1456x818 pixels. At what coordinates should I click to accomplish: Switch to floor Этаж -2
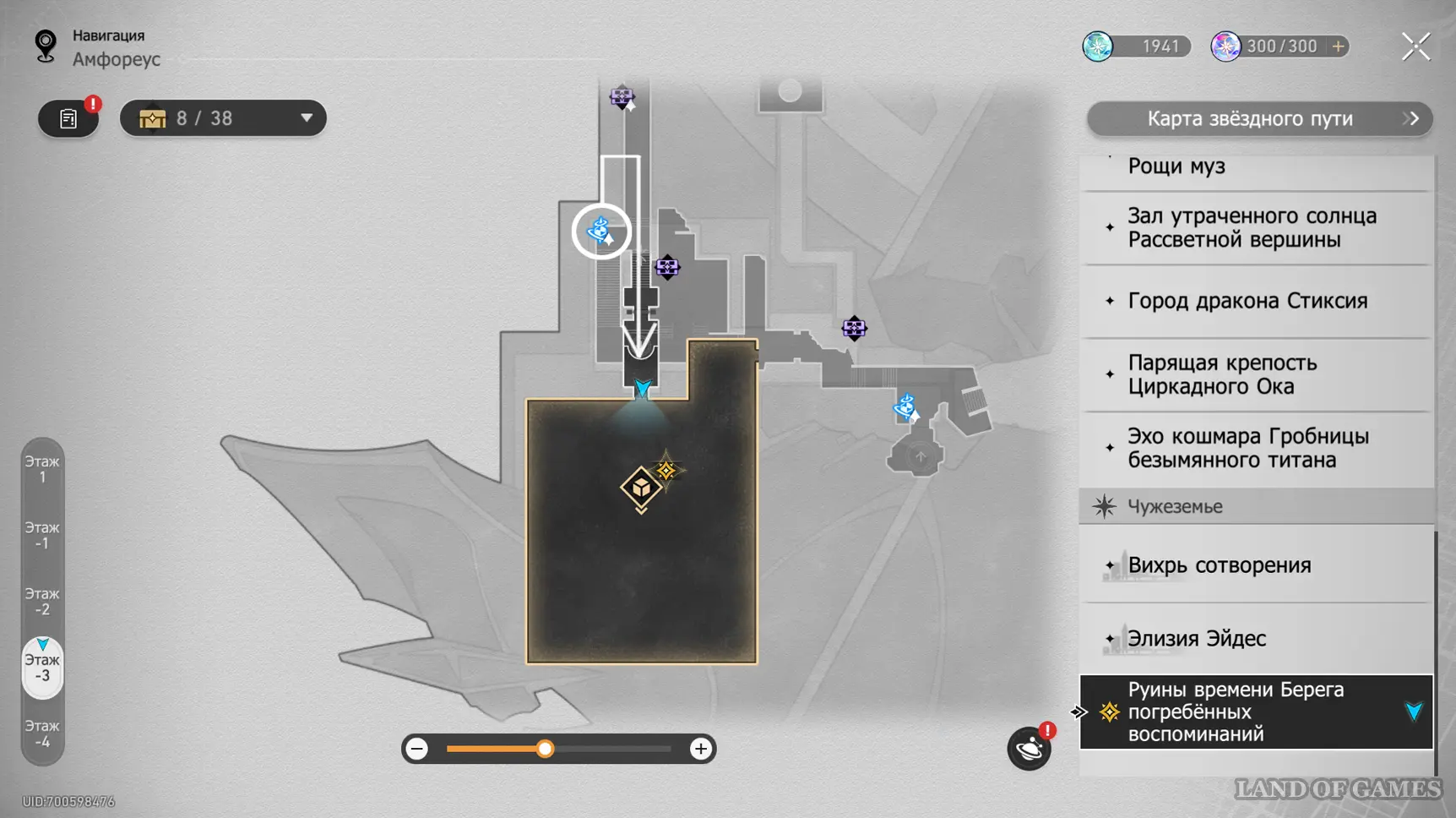[42, 602]
